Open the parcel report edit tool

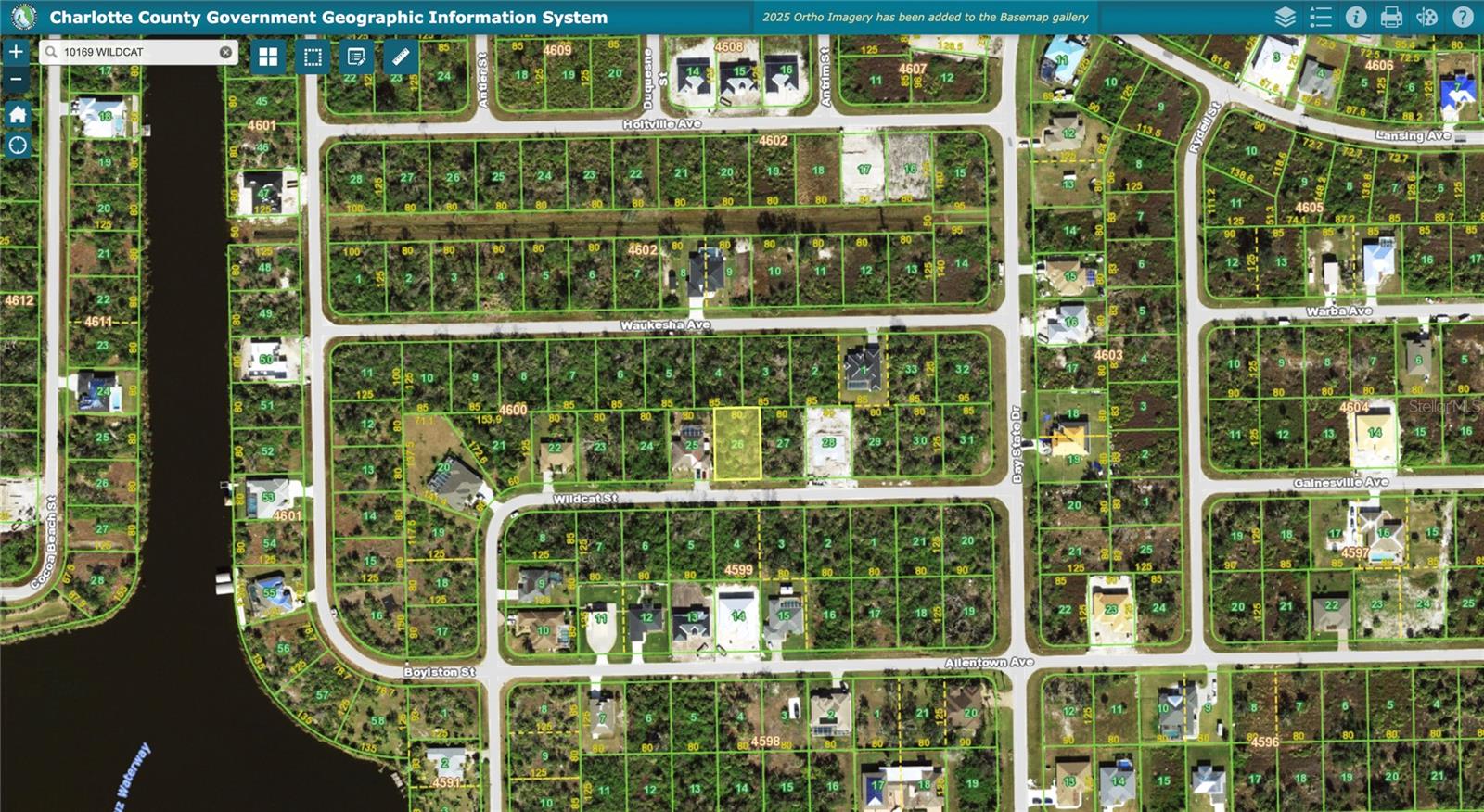(355, 57)
